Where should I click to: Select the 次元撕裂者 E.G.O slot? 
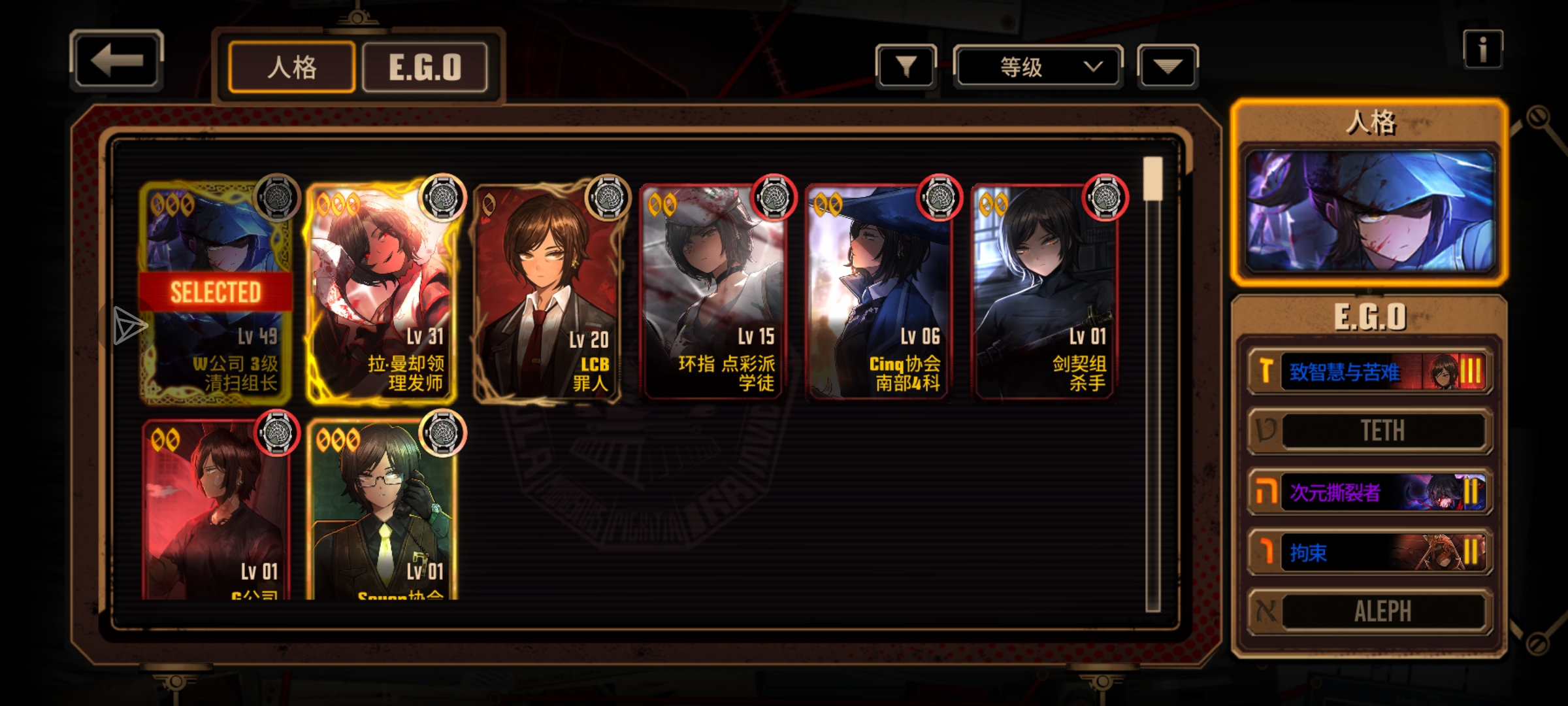[x=1370, y=492]
